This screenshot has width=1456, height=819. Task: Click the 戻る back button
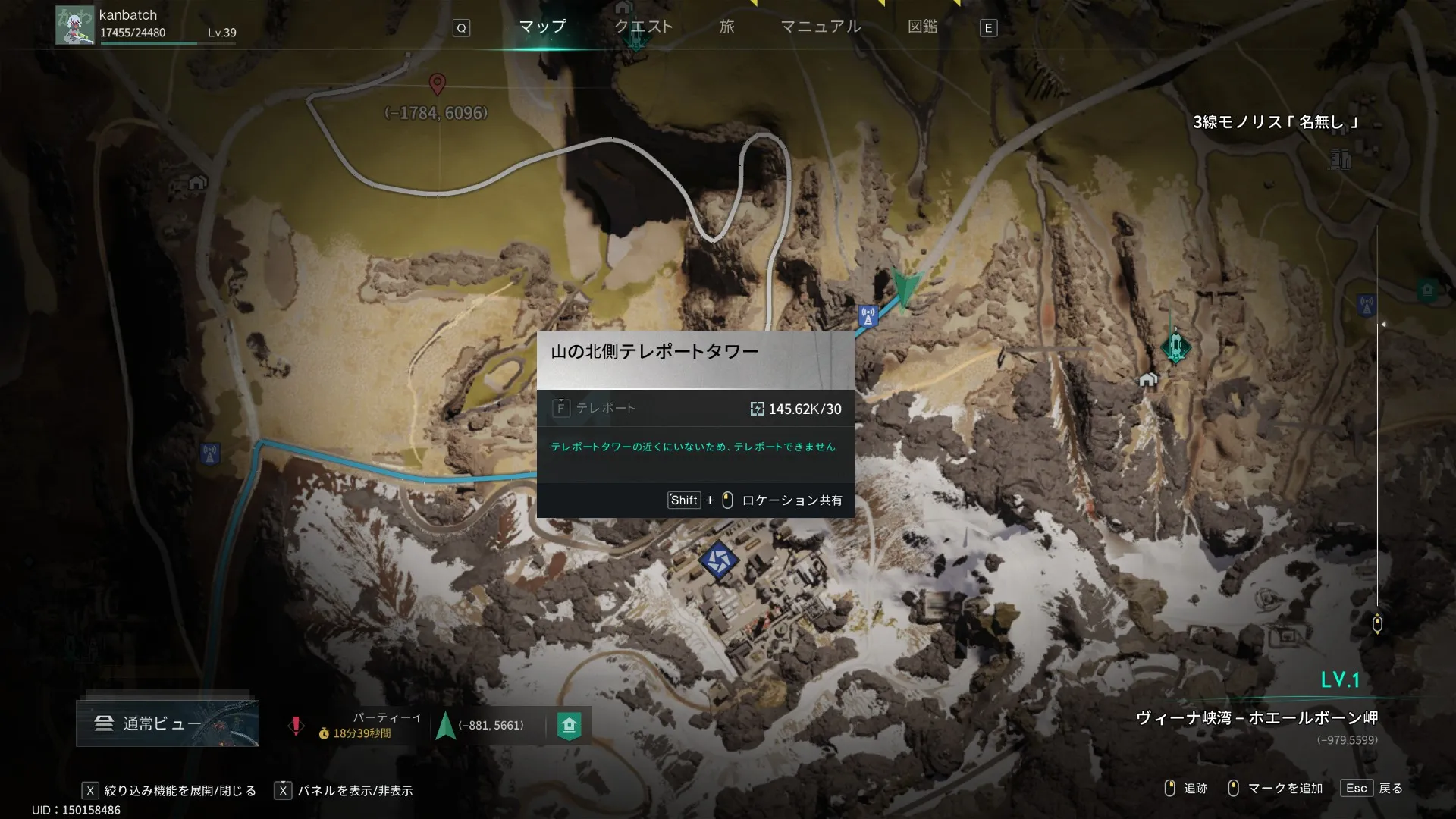[1390, 789]
